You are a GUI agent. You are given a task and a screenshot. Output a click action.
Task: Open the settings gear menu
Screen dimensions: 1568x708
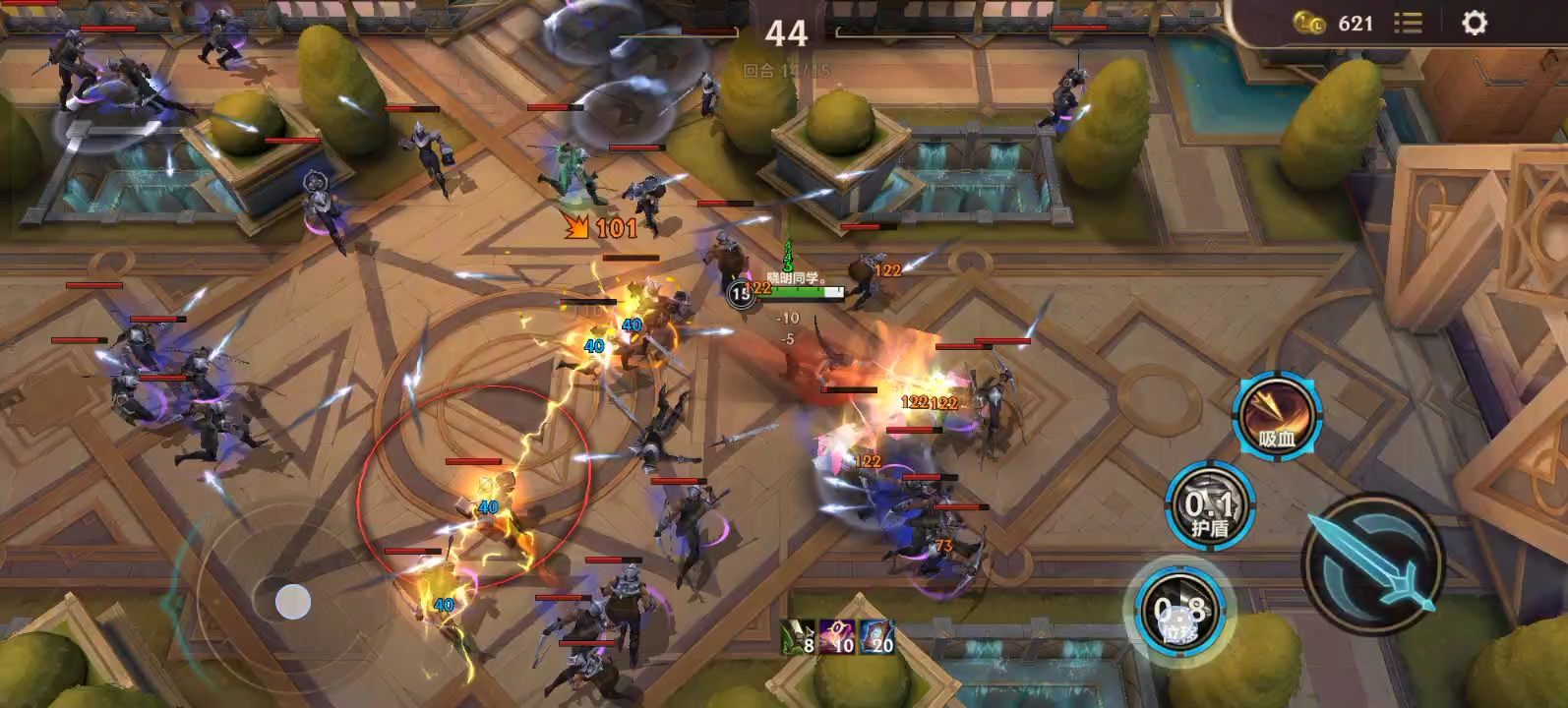click(1474, 23)
